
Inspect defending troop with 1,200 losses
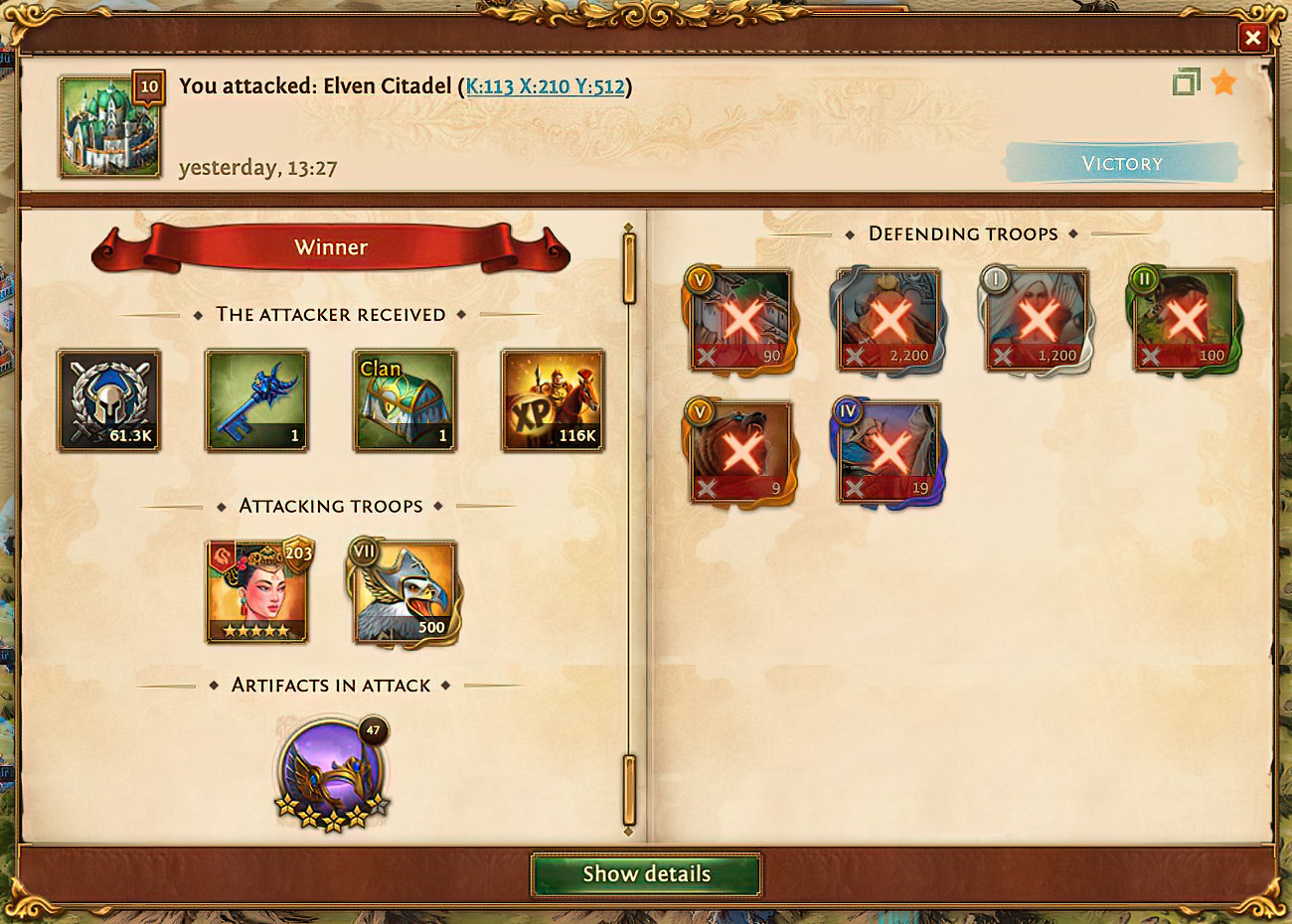1036,320
